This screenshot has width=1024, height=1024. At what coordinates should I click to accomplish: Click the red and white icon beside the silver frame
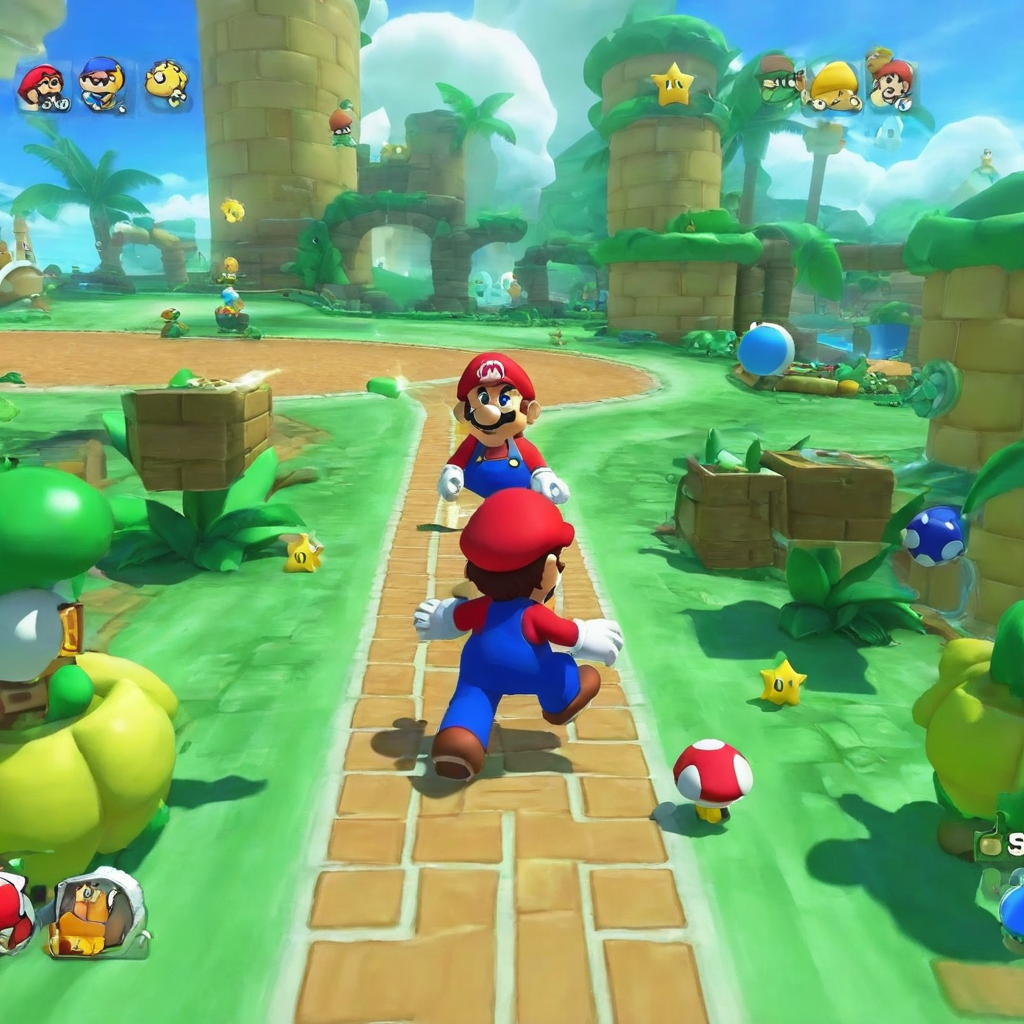coord(14,911)
